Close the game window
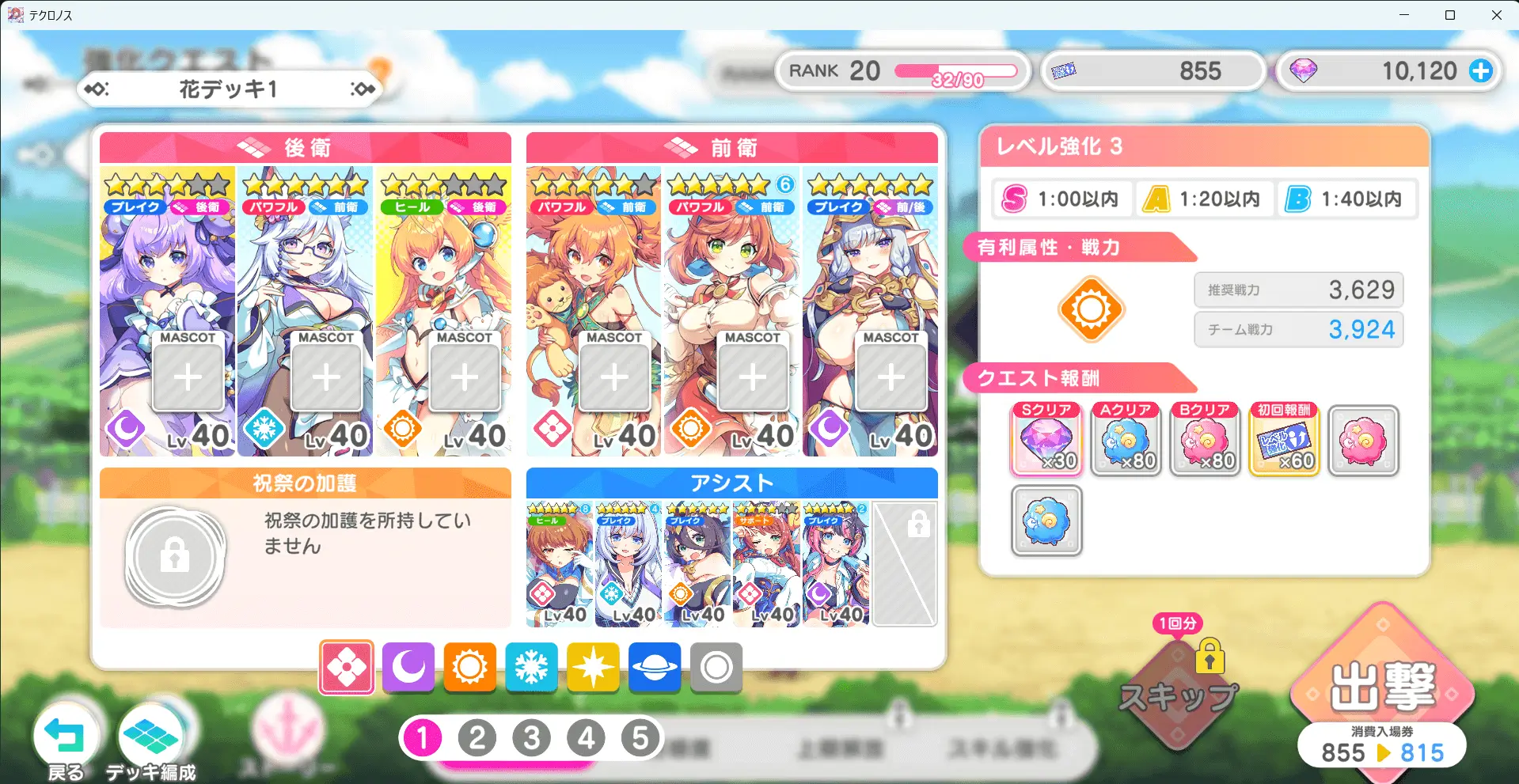This screenshot has width=1519, height=784. (x=1496, y=15)
